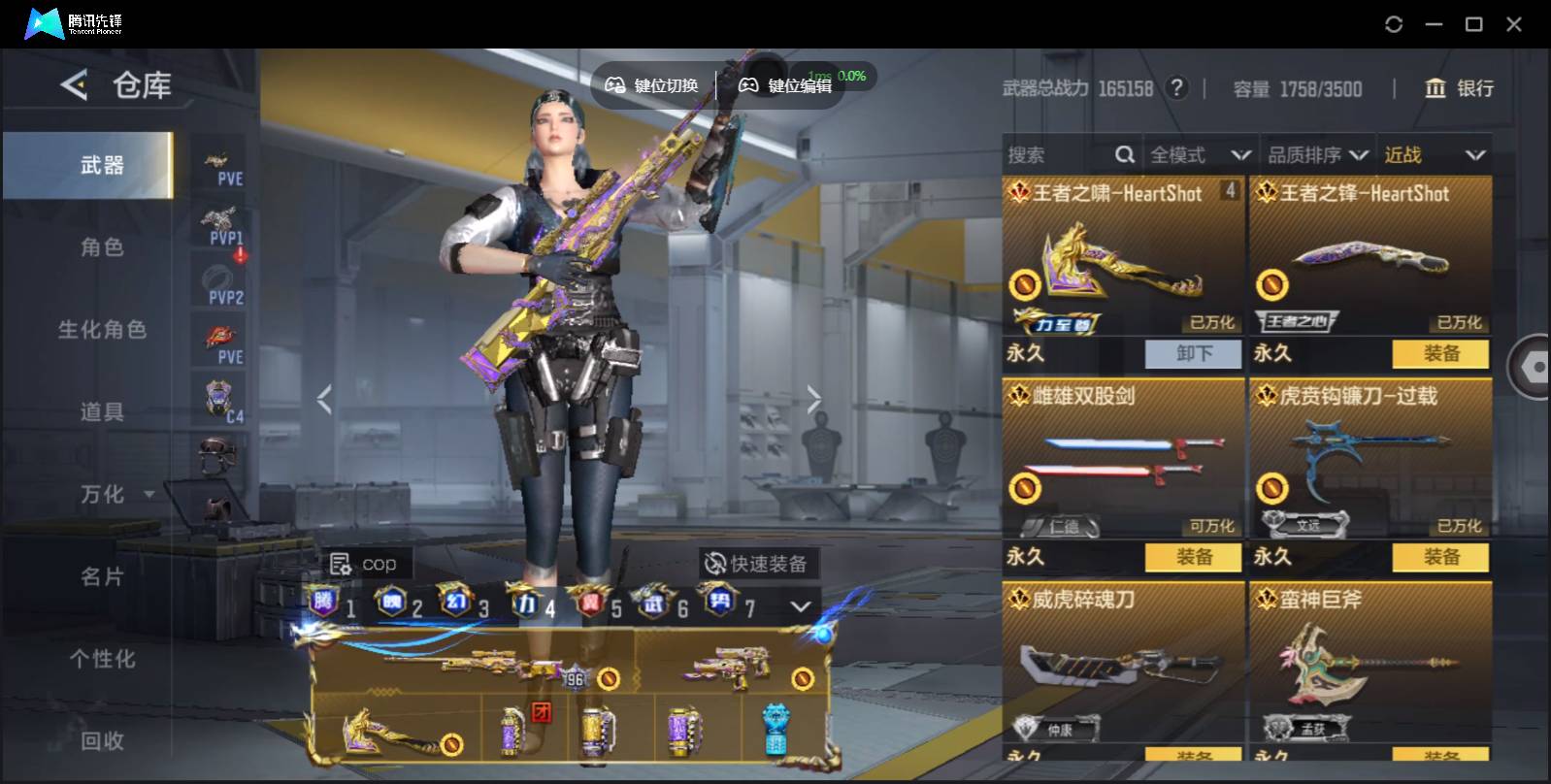
Task: Open the 全模式 mode filter dropdown
Action: pos(1200,155)
